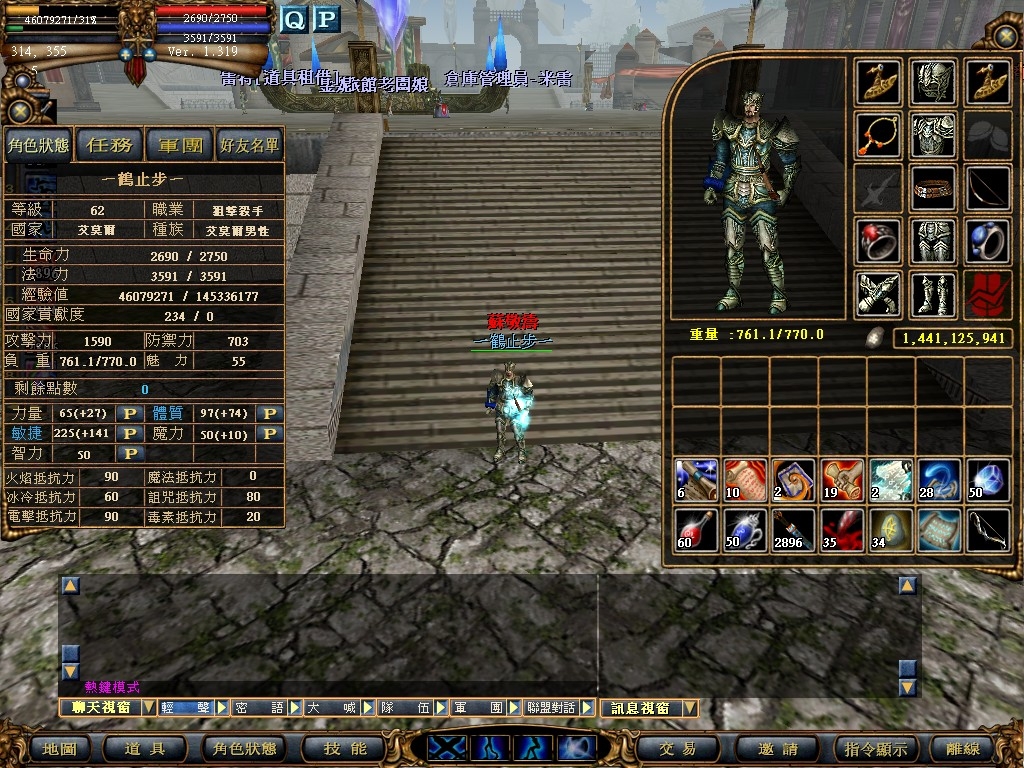The width and height of the screenshot is (1024, 768).
Task: Click the Q button at top
Action: 294,19
